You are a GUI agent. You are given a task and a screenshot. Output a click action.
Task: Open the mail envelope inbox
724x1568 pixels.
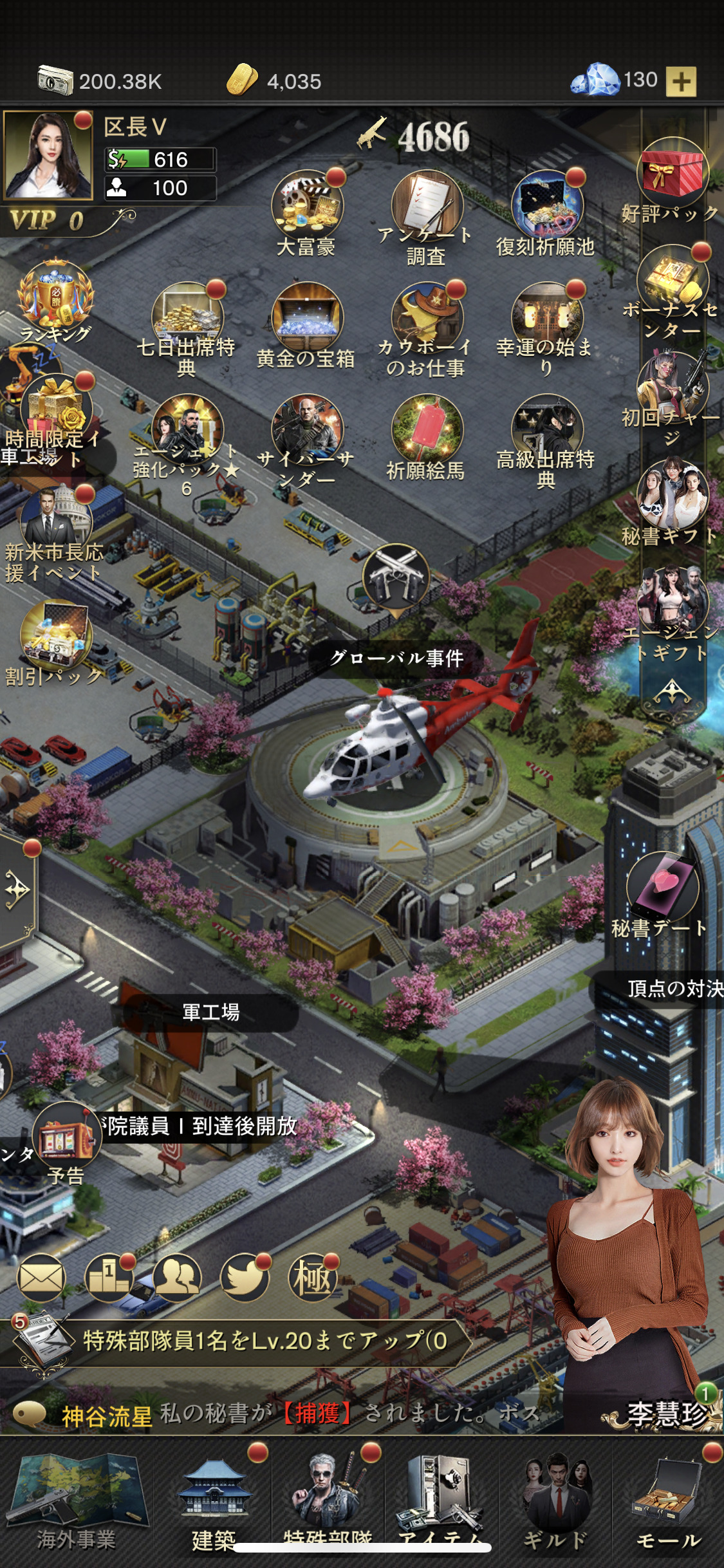[41, 1277]
